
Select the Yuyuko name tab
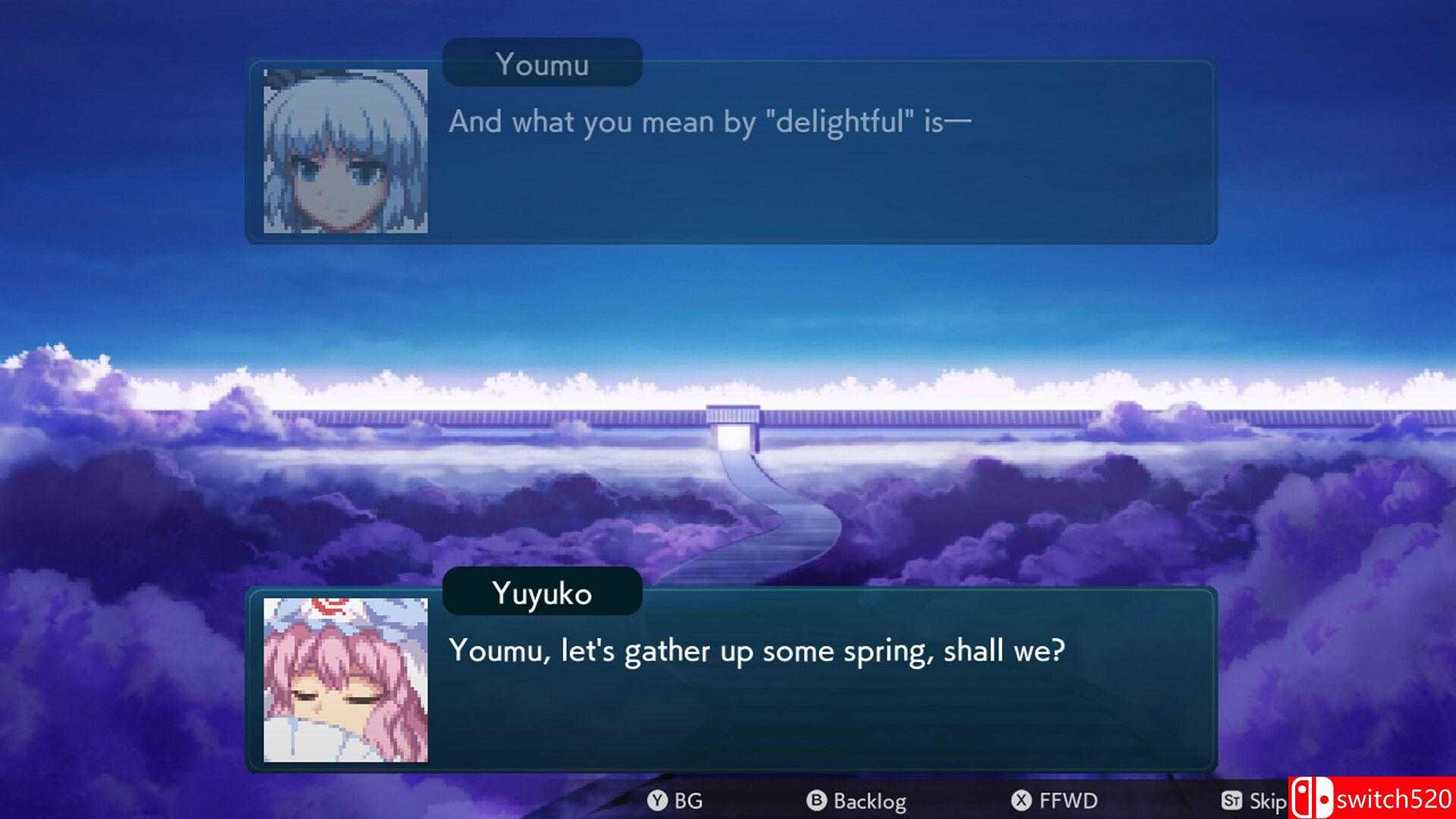click(541, 595)
